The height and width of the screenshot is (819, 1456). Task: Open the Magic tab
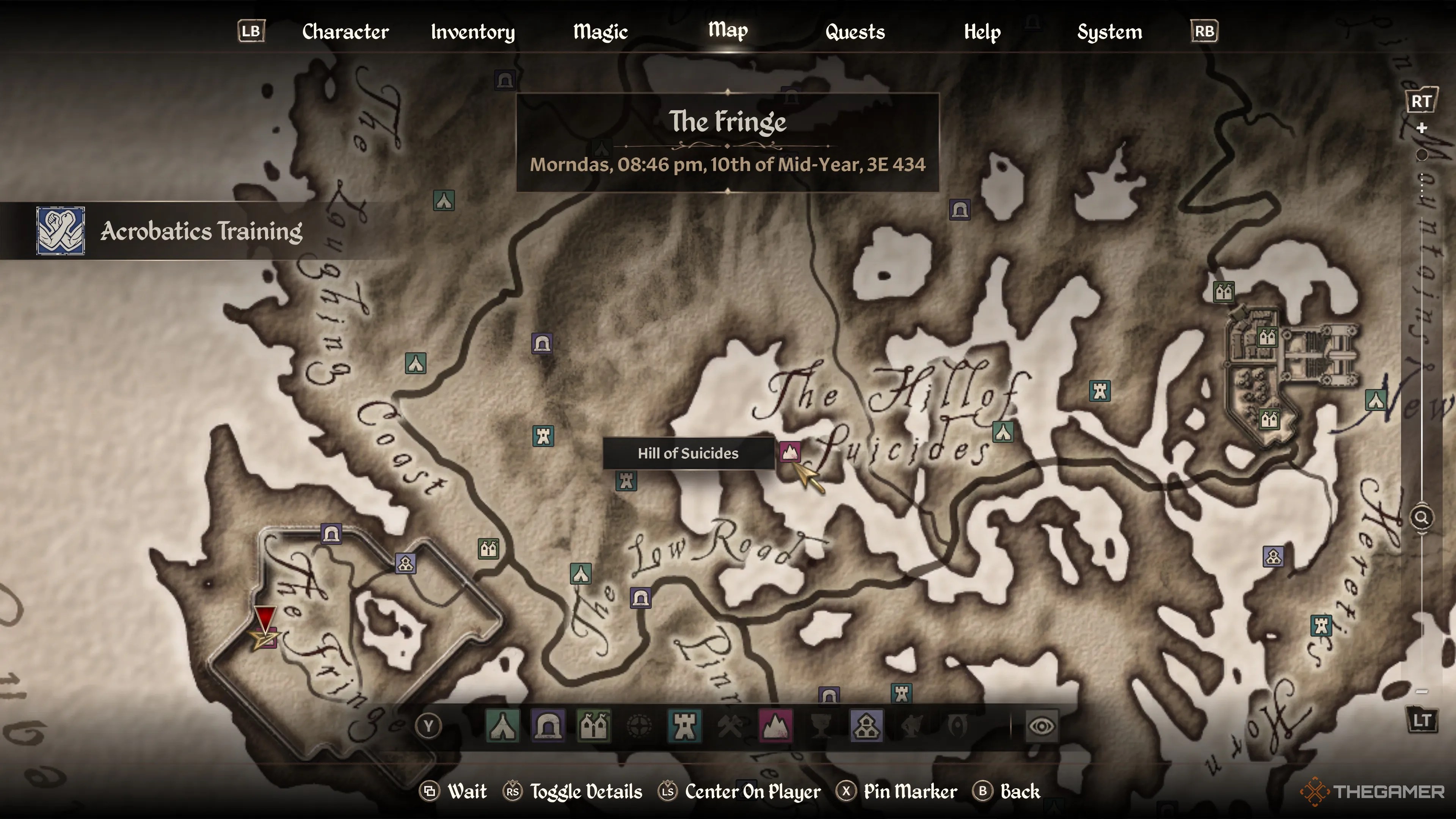point(600,31)
